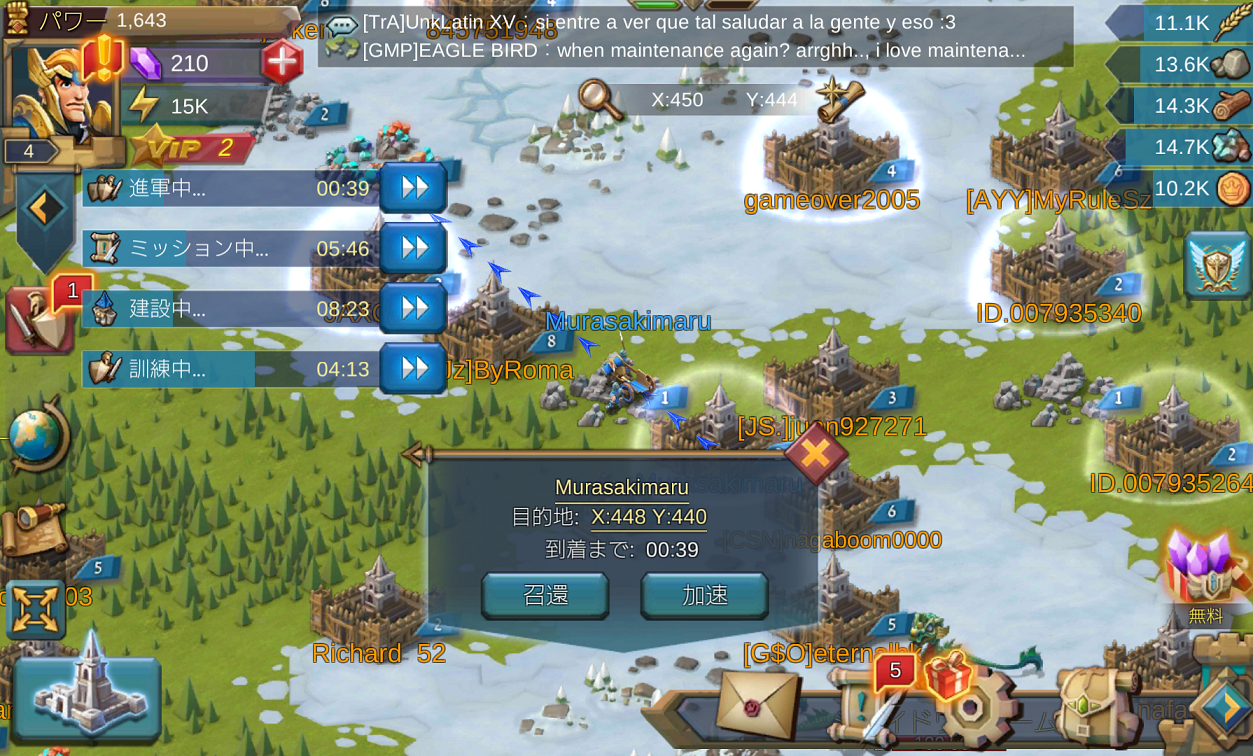The width and height of the screenshot is (1253, 756).
Task: Open the helmet and sword battle menu
Action: (x=40, y=318)
